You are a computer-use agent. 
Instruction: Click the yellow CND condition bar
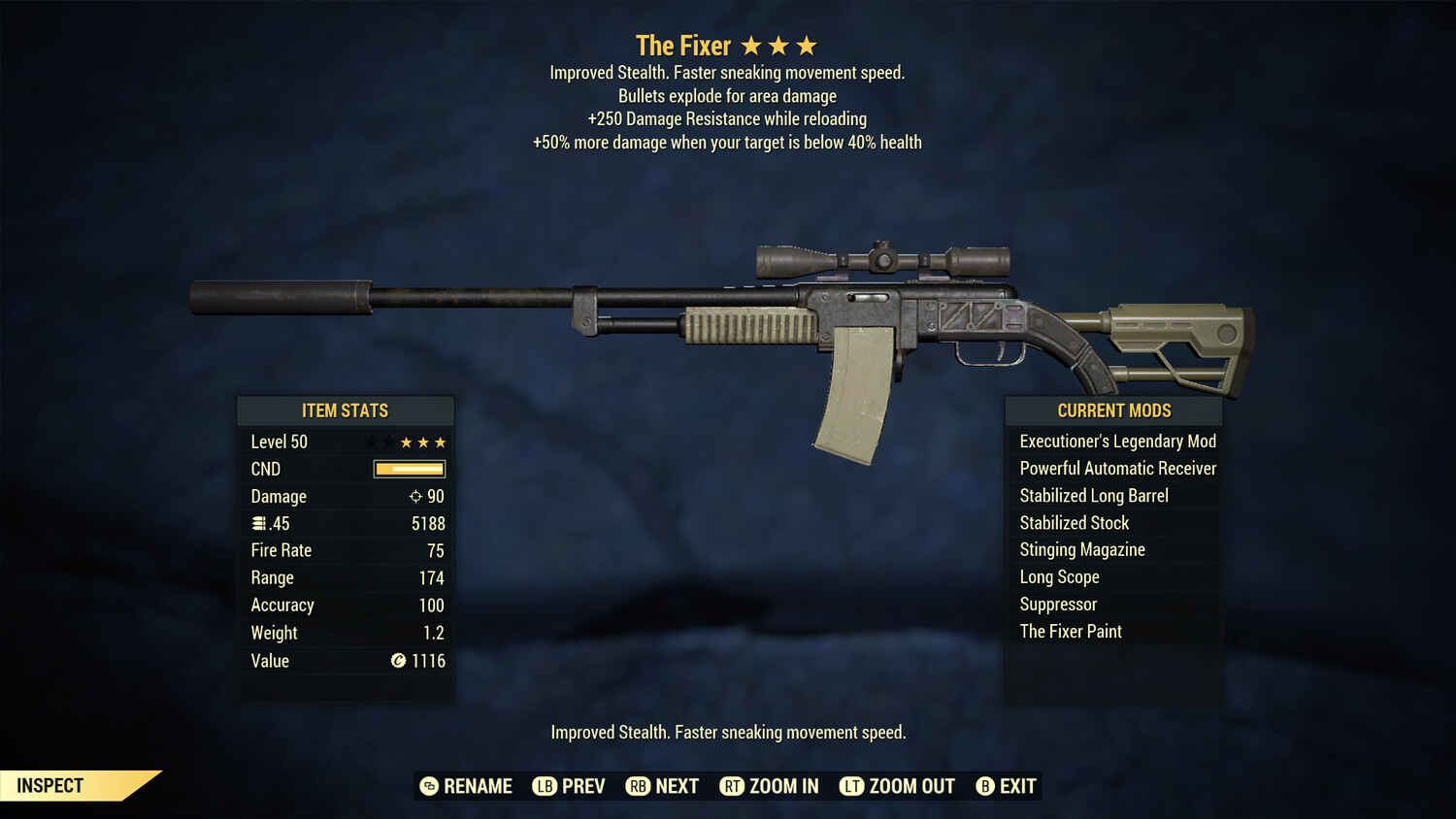tap(409, 469)
